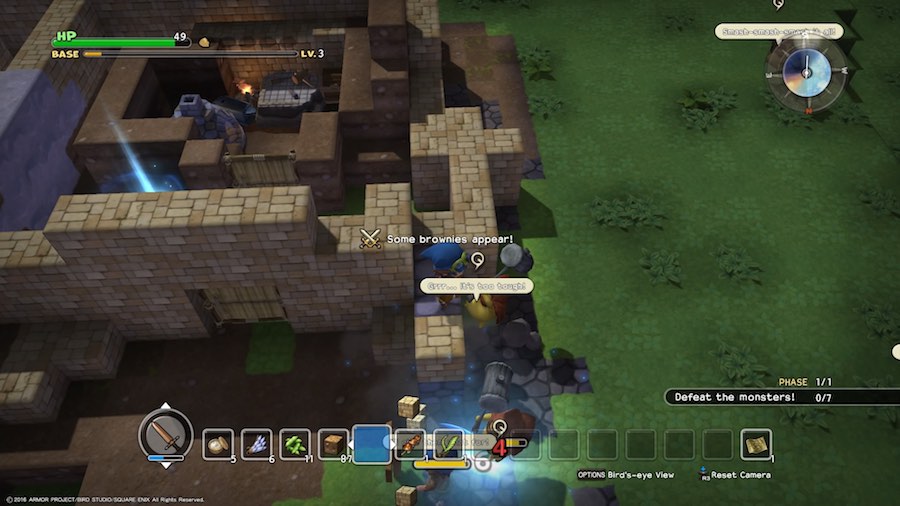This screenshot has height=506, width=900.
Task: Choose the grilled skewer food slot
Action: [410, 444]
